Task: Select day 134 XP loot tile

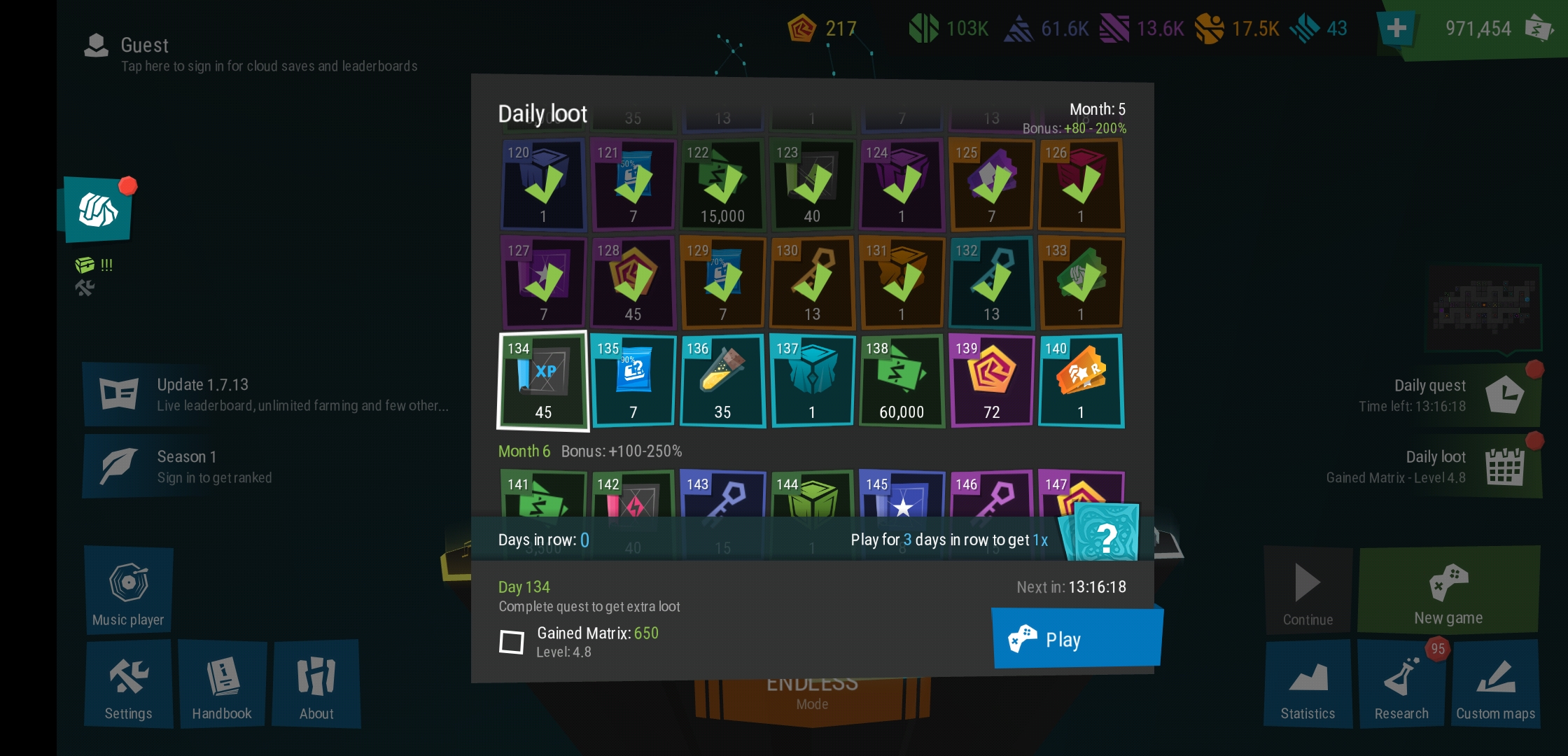Action: point(543,380)
